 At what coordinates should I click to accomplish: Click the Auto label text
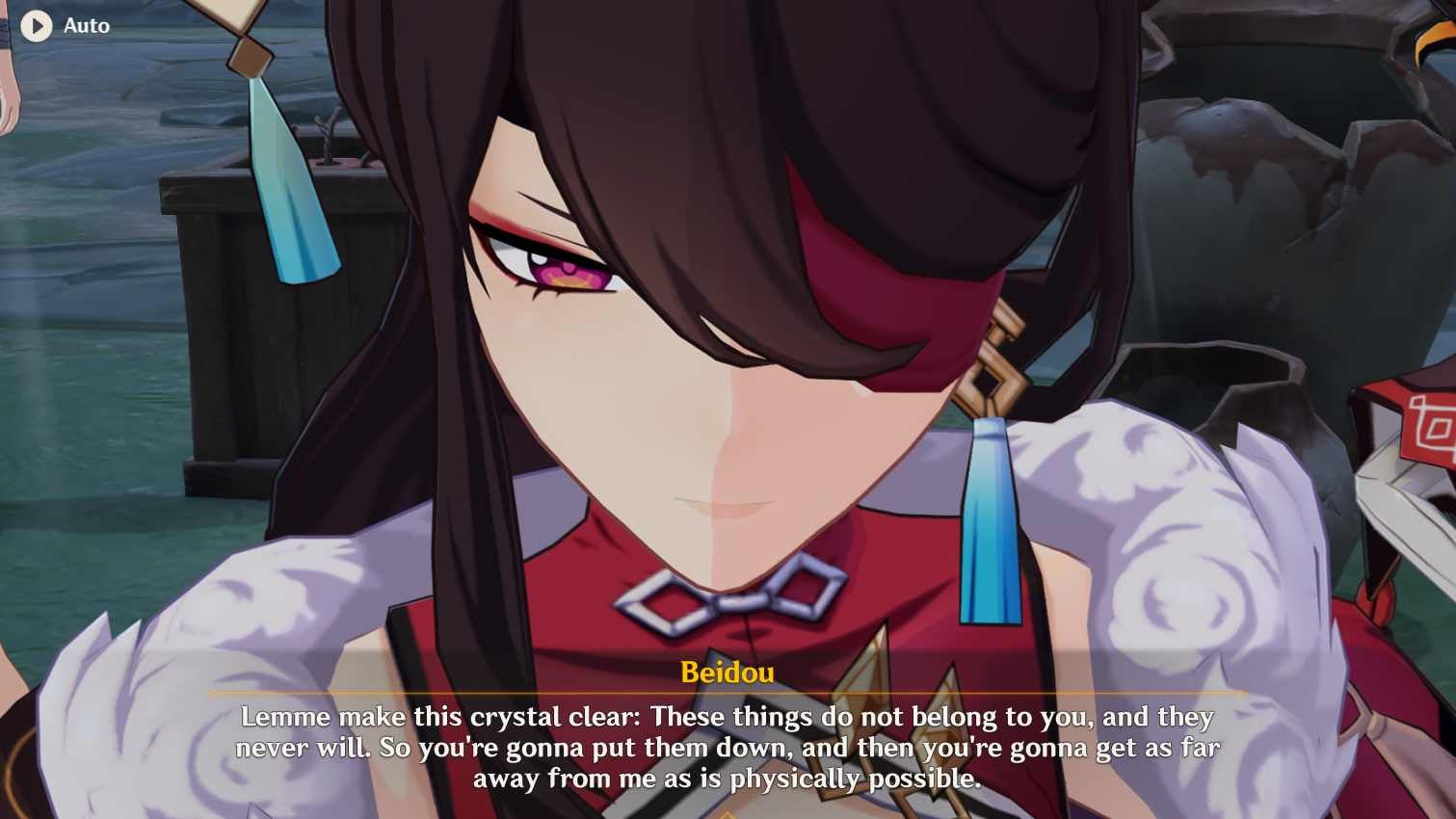click(85, 26)
